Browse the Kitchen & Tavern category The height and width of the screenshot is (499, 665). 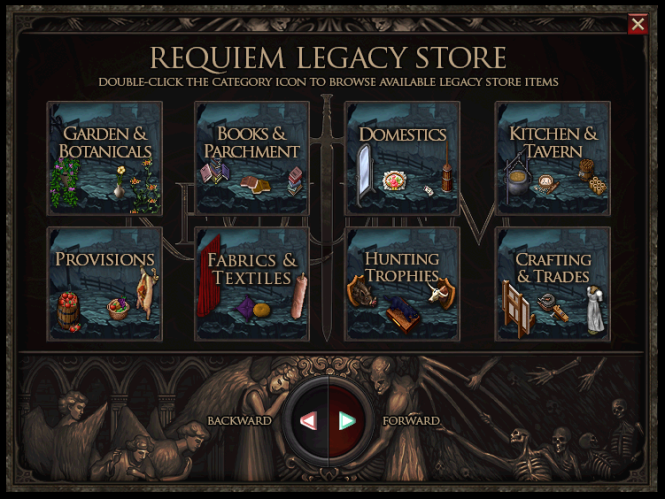click(553, 158)
